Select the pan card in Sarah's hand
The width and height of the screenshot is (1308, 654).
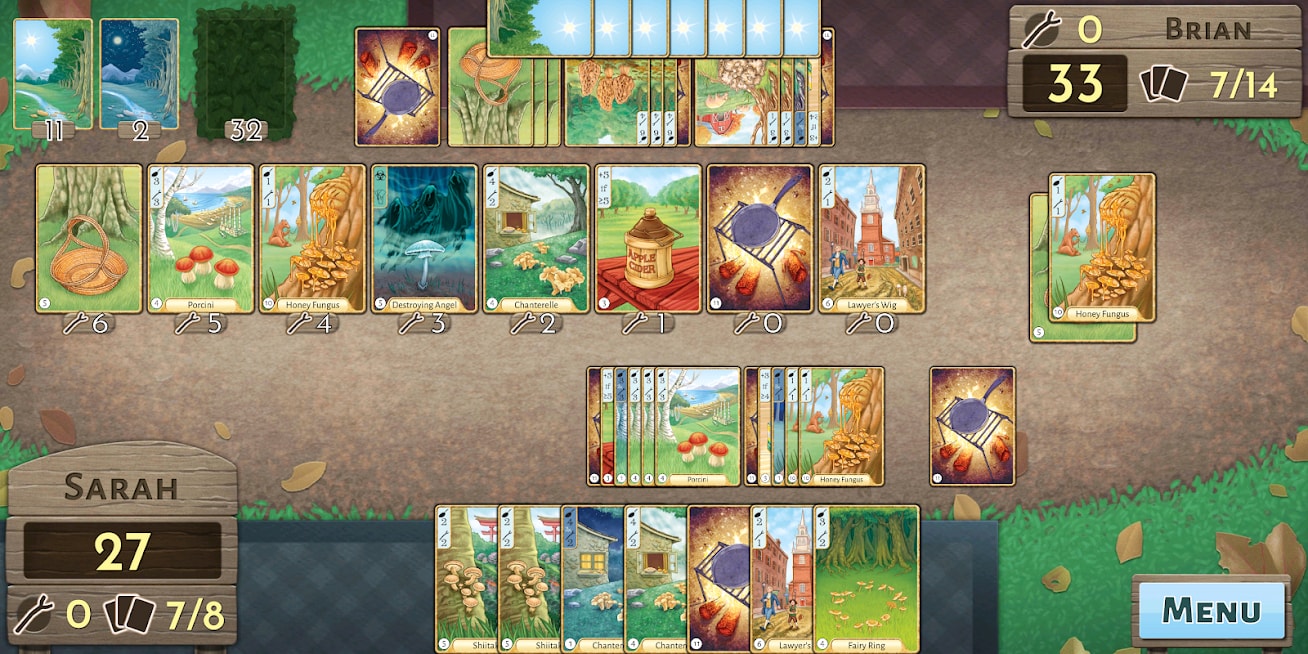[718, 578]
